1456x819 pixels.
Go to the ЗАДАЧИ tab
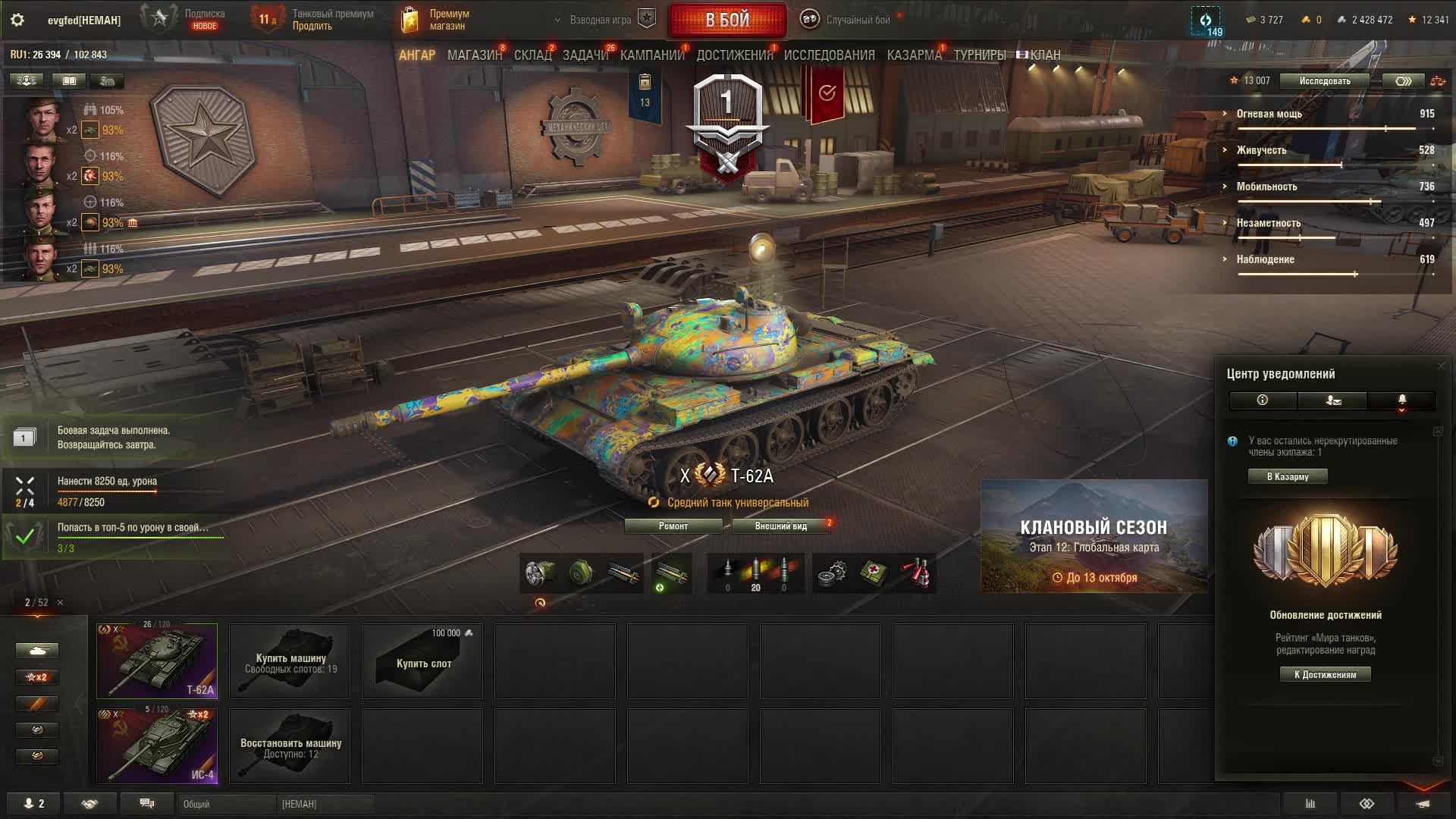585,55
